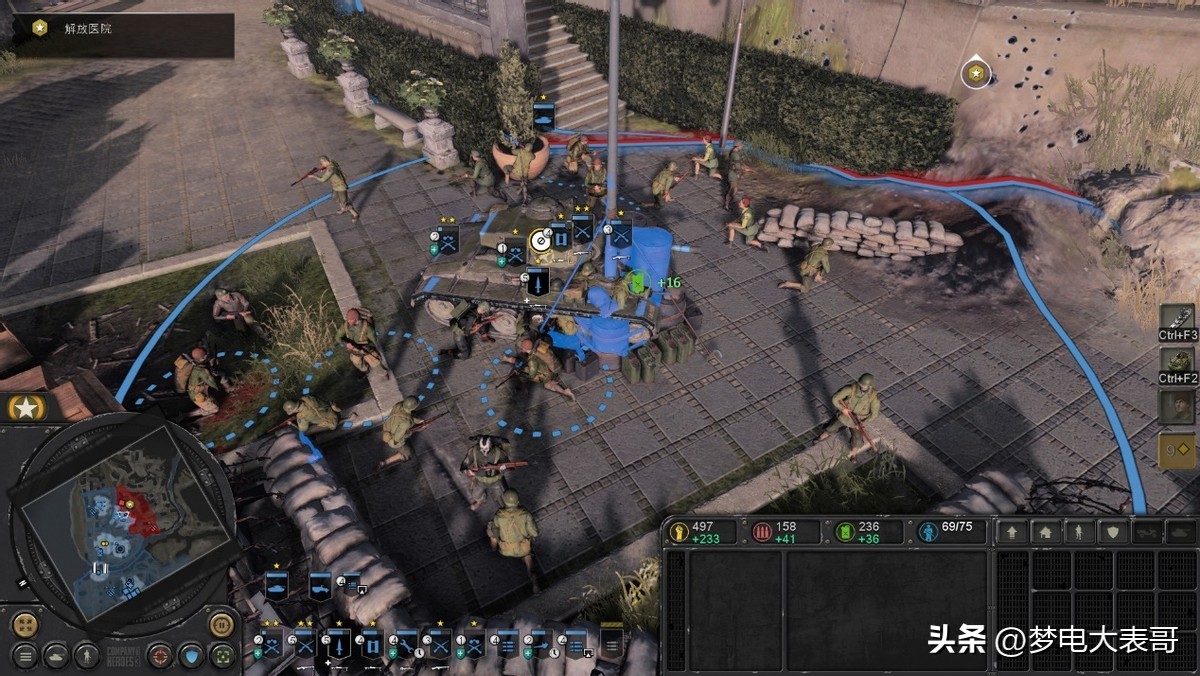Viewport: 1200px width, 676px height.
Task: Open the hamburger menu button under minimap
Action: [x=25, y=656]
